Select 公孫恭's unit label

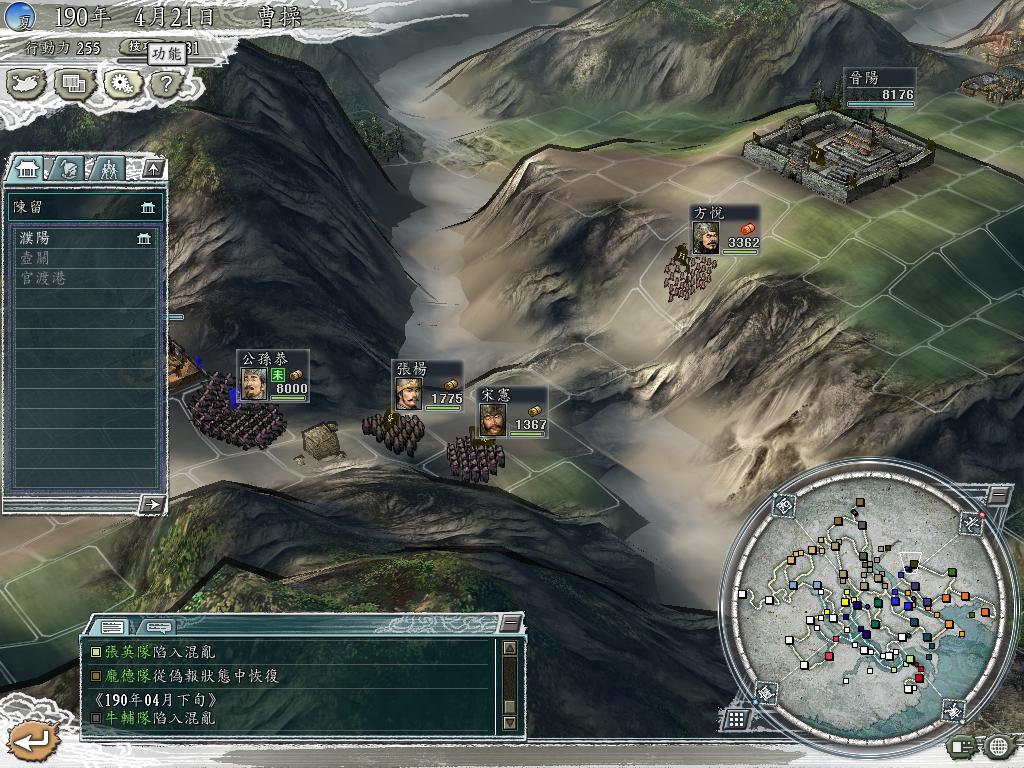273,377
